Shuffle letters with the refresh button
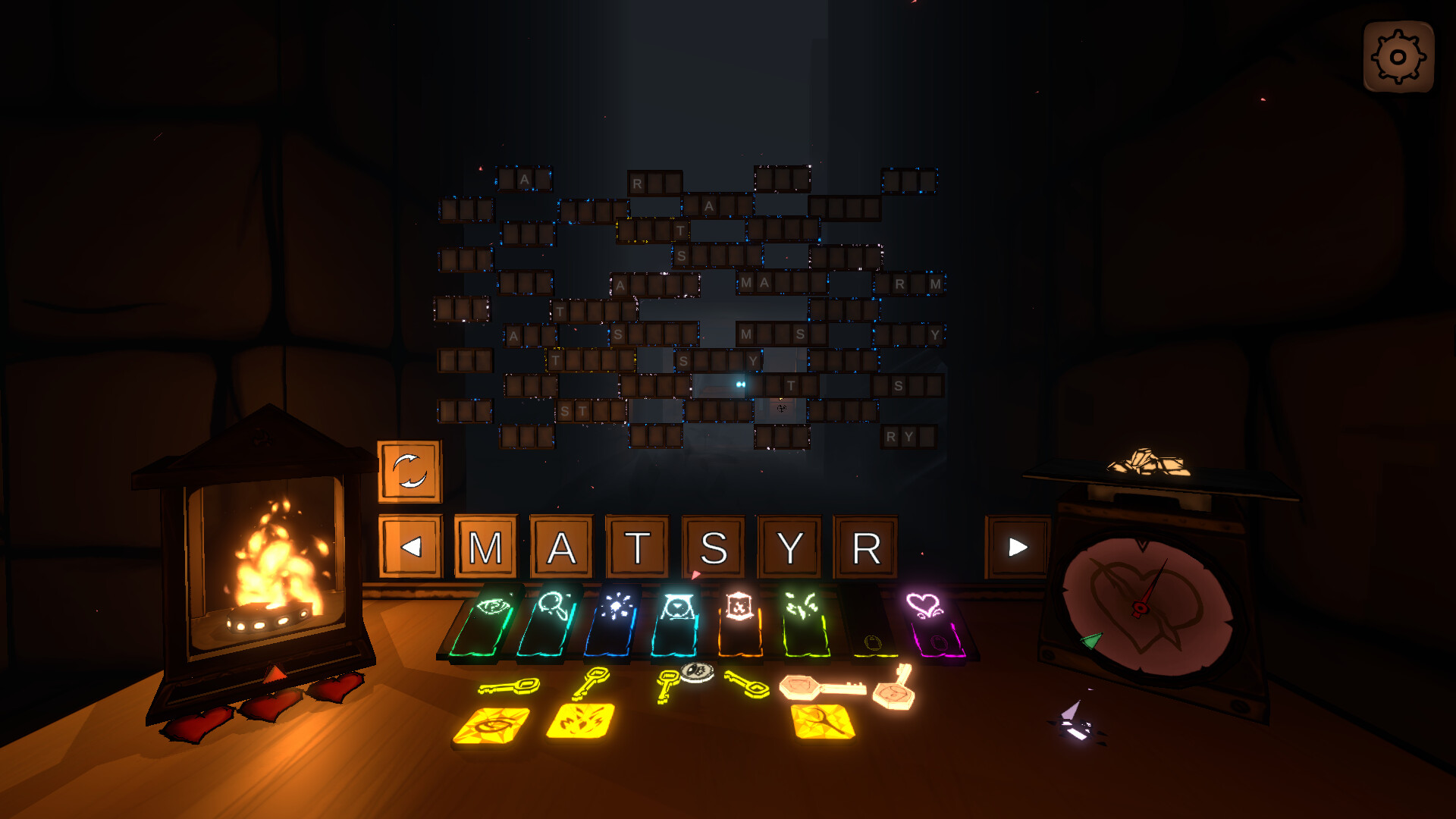Image resolution: width=1456 pixels, height=819 pixels. (409, 470)
